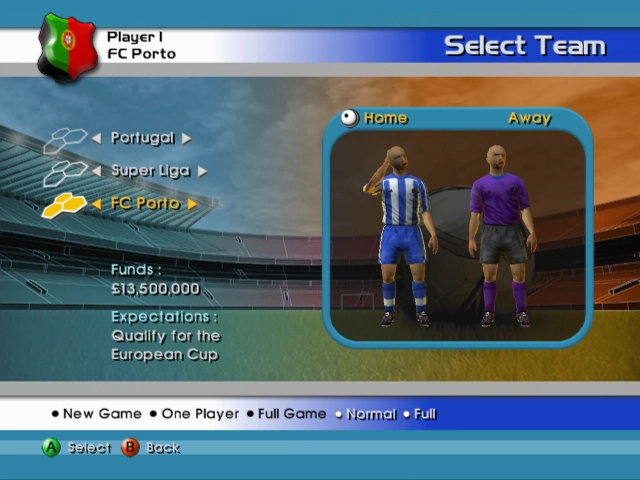This screenshot has width=640, height=480.
Task: Go to next league with Super Liga right arrow
Action: (203, 171)
